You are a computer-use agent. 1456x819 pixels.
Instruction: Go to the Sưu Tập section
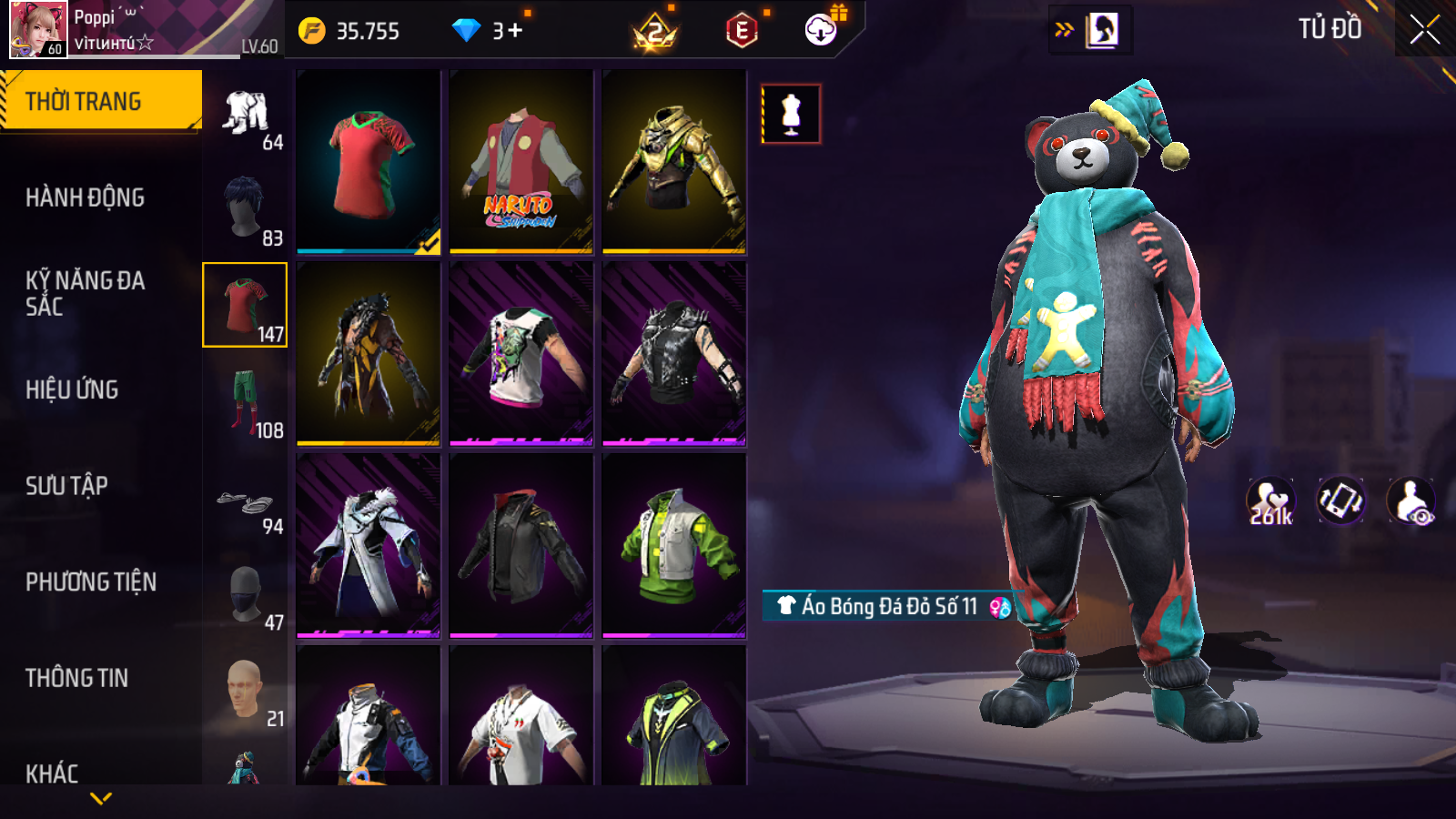66,486
